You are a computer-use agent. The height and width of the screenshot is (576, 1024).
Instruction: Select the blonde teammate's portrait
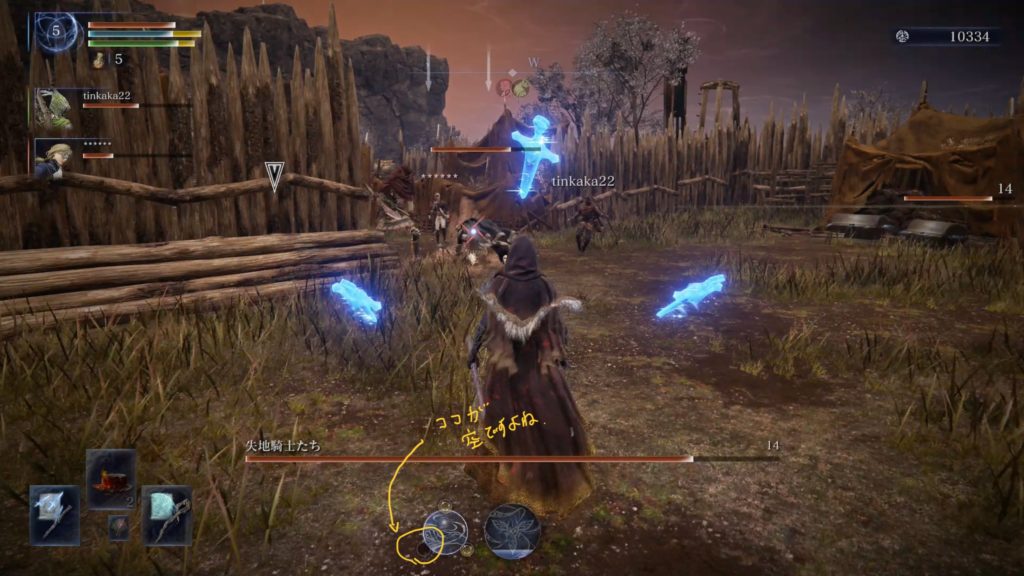[x=53, y=156]
